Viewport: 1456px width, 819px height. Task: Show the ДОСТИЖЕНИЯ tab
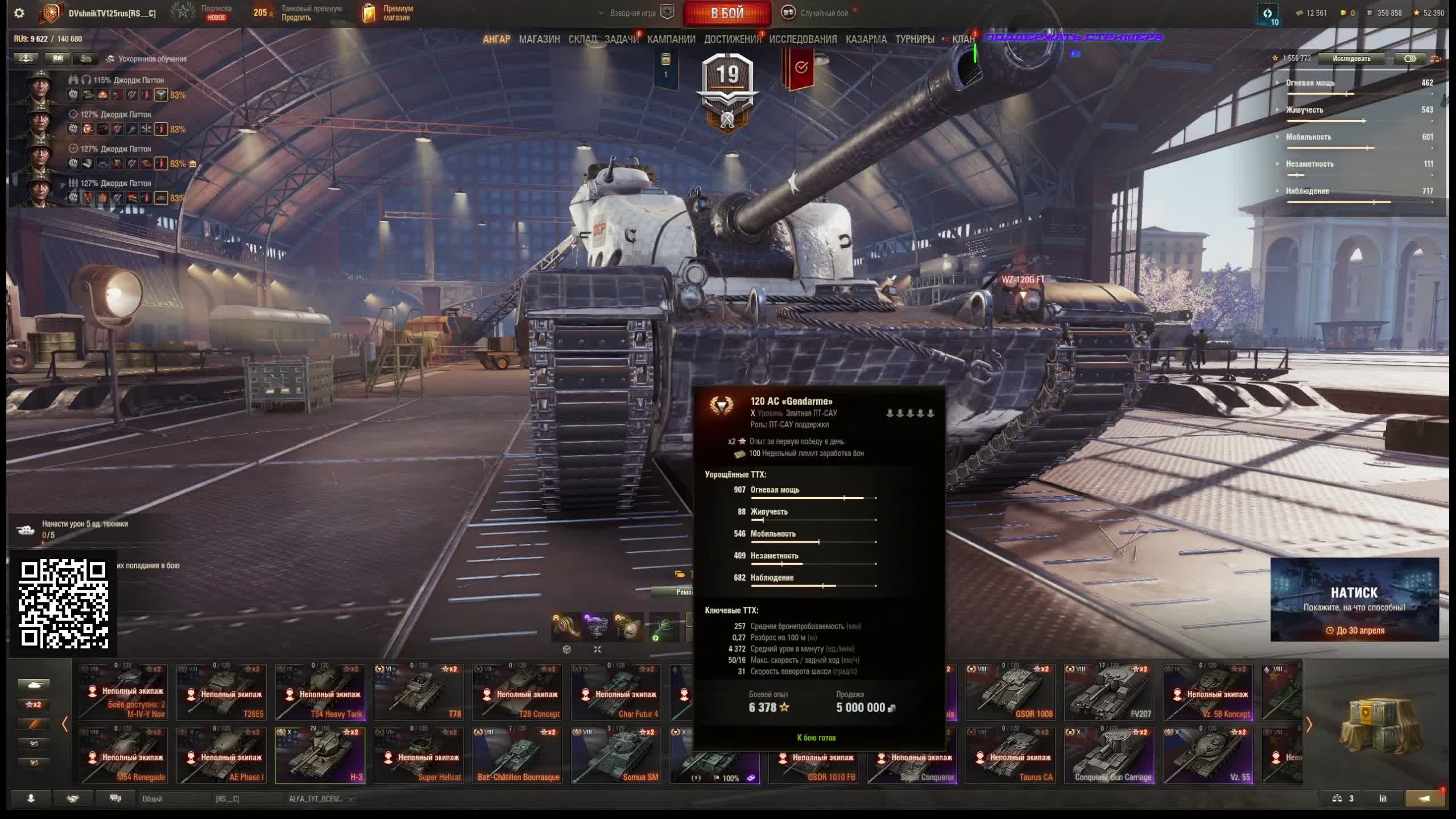click(732, 39)
